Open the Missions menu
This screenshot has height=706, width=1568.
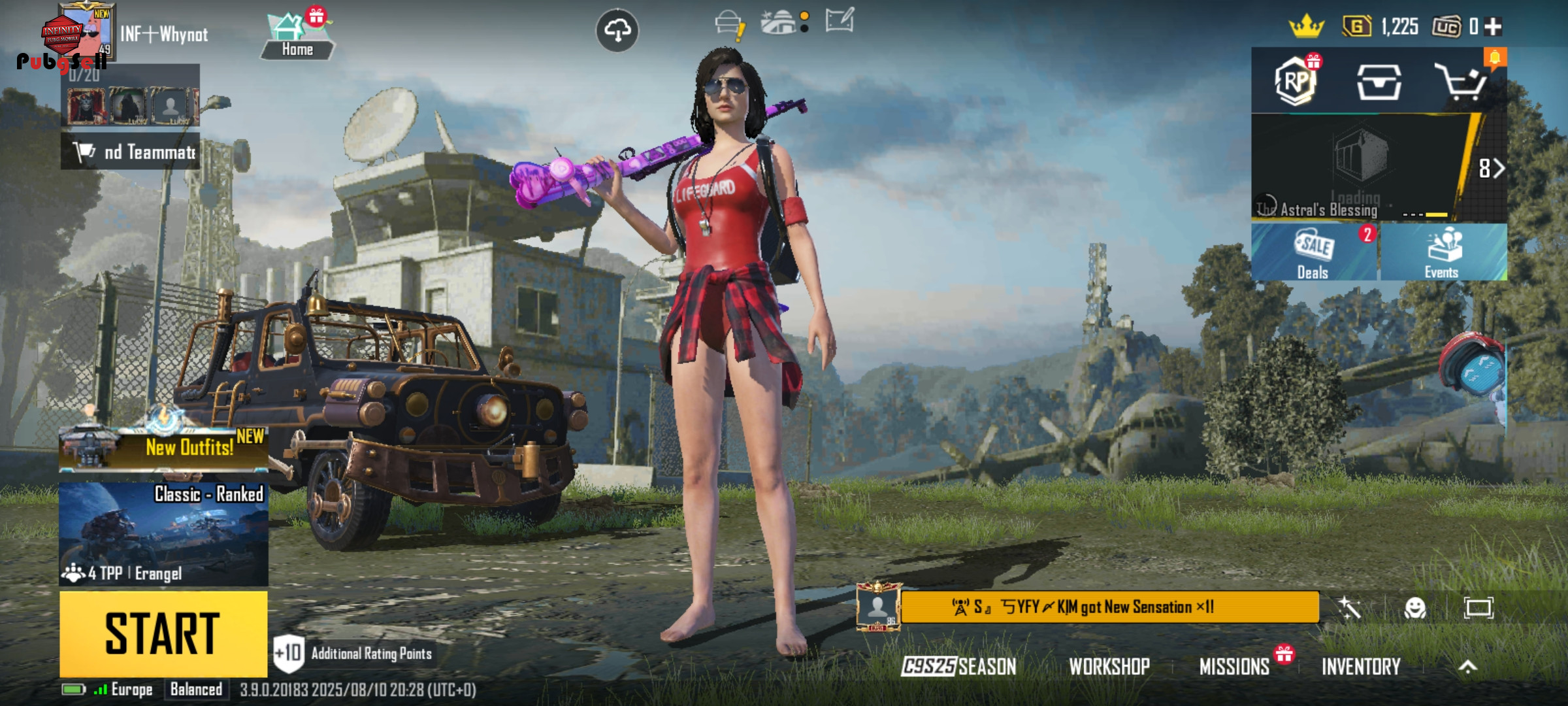click(x=1234, y=666)
